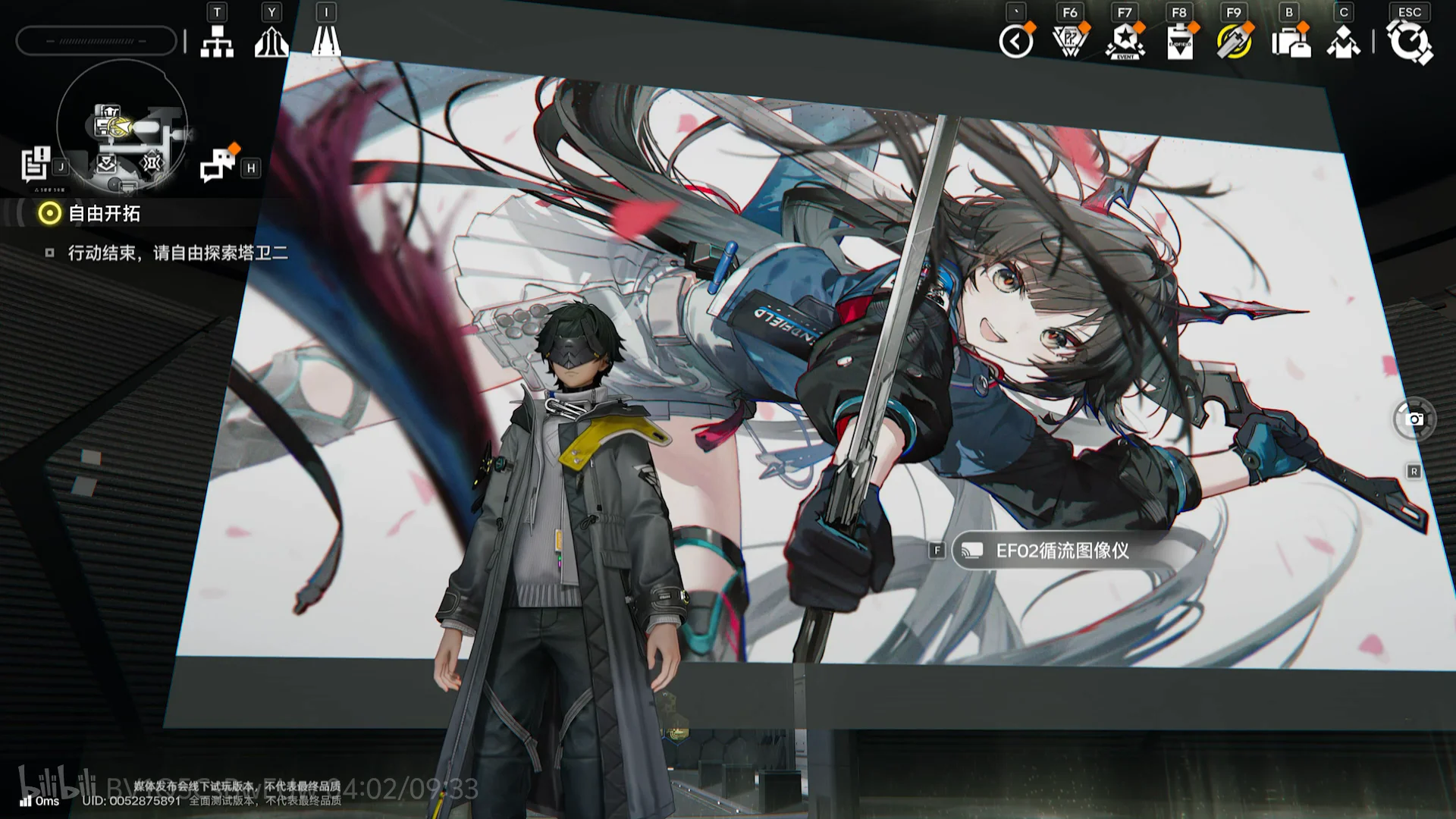Screen dimensions: 1456x819
Task: Open the main menu ring icon
Action: click(x=1409, y=41)
